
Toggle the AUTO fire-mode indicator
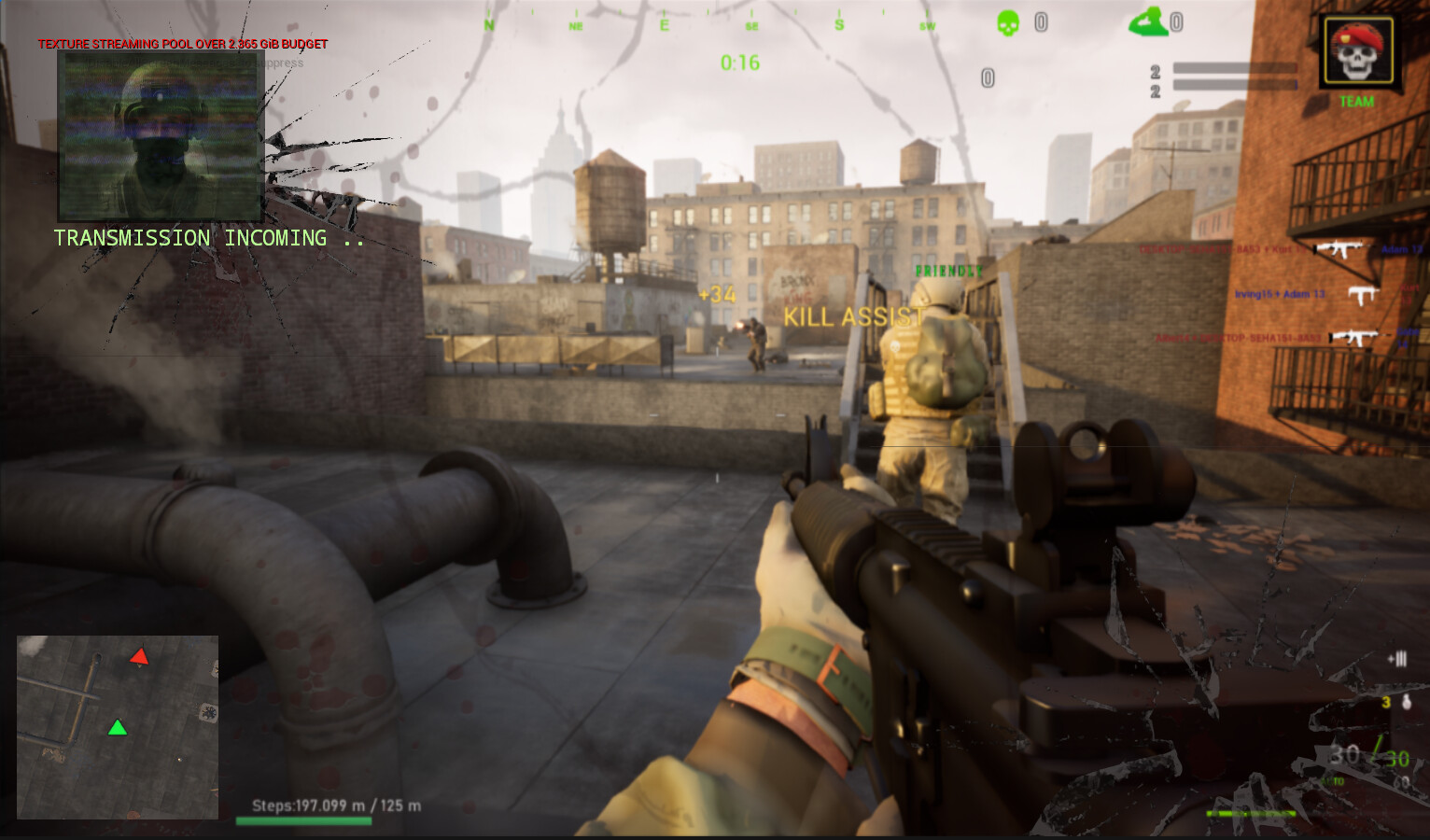(x=1332, y=780)
